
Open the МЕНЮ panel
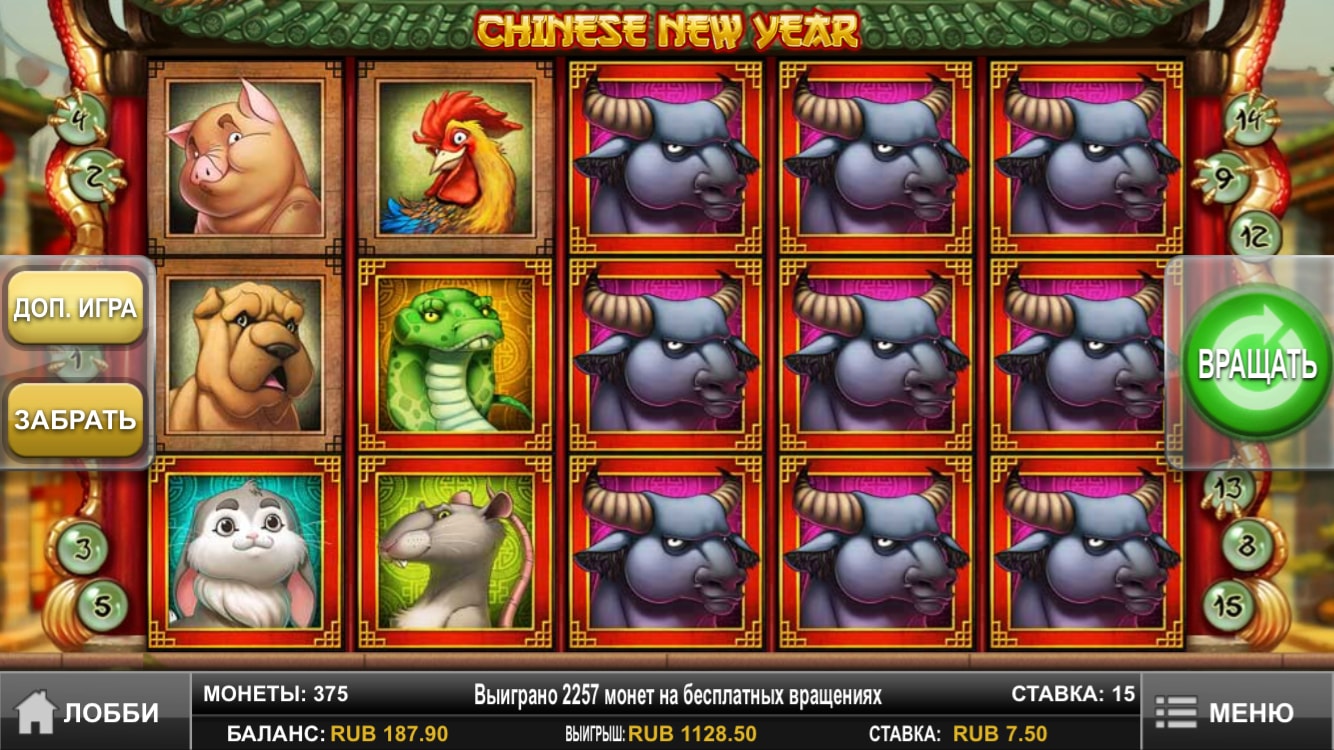click(x=1236, y=712)
